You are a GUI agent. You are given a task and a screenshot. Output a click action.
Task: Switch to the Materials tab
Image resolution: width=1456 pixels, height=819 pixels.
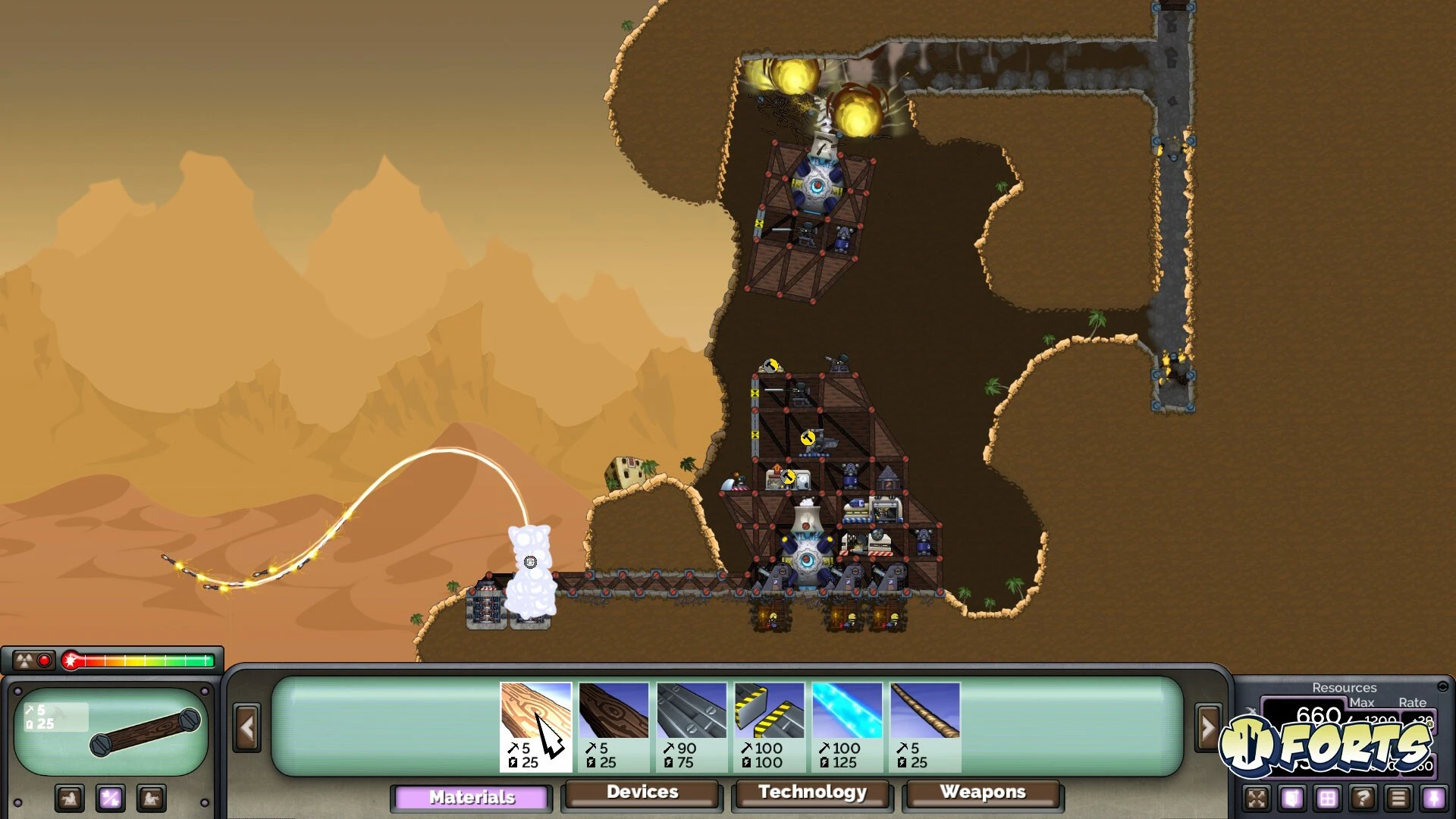(x=472, y=797)
